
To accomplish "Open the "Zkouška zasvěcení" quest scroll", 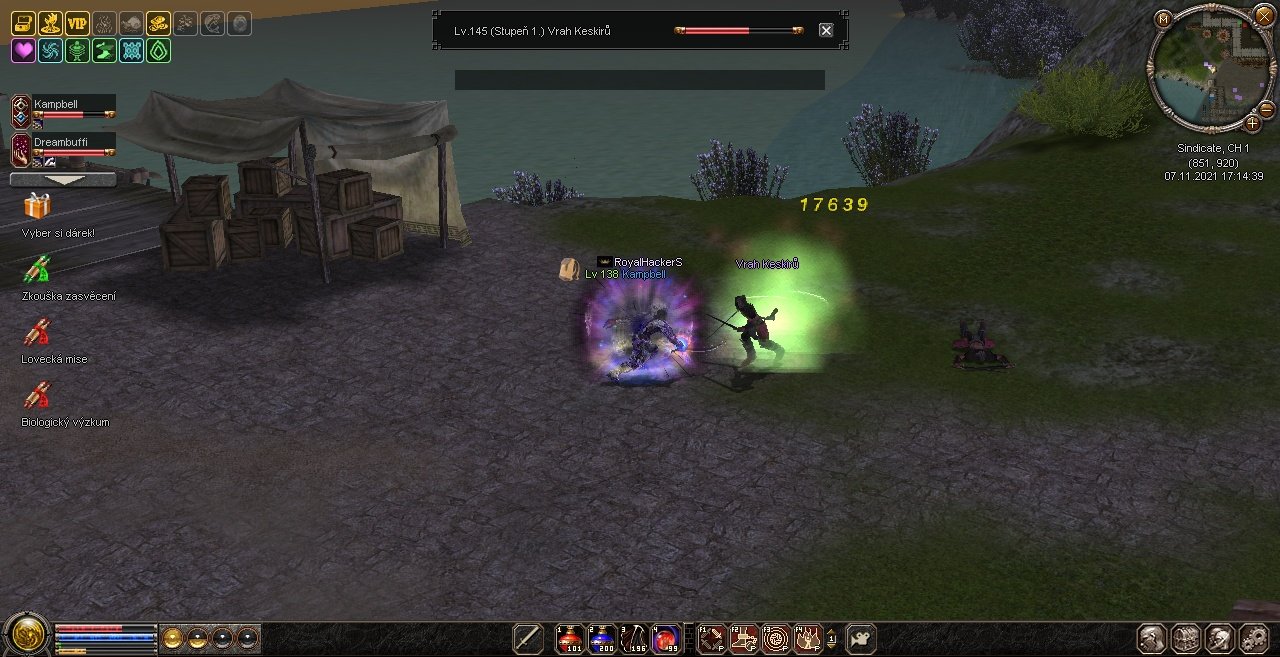I will click(x=37, y=270).
